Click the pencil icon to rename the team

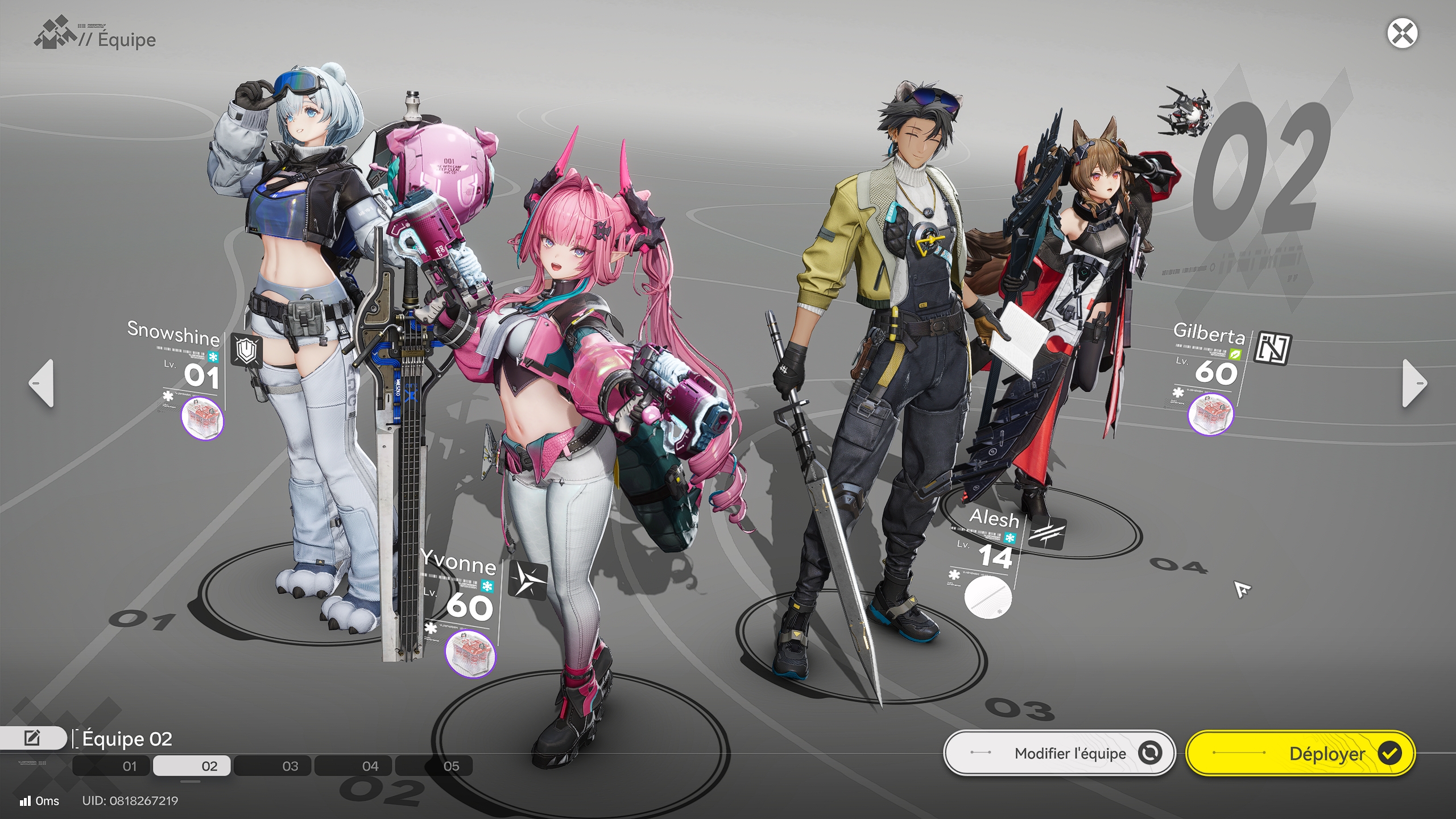tap(31, 738)
